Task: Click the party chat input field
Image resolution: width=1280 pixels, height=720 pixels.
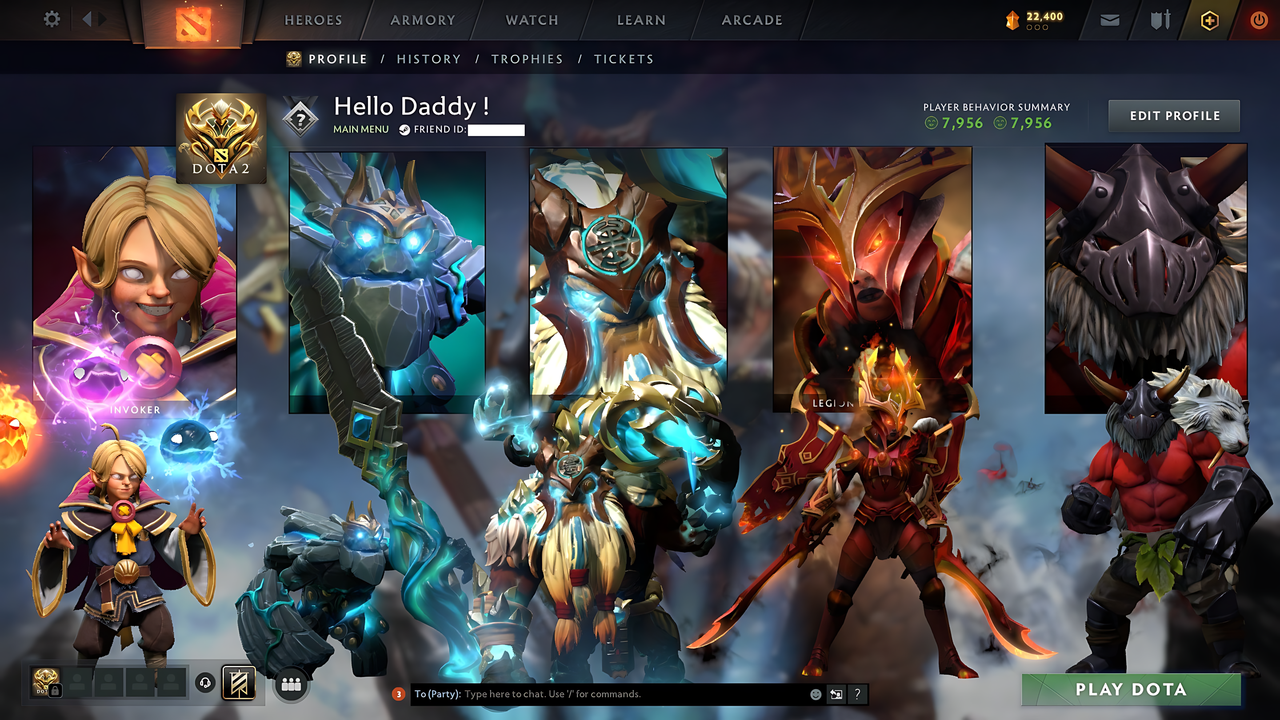Action: coord(600,692)
